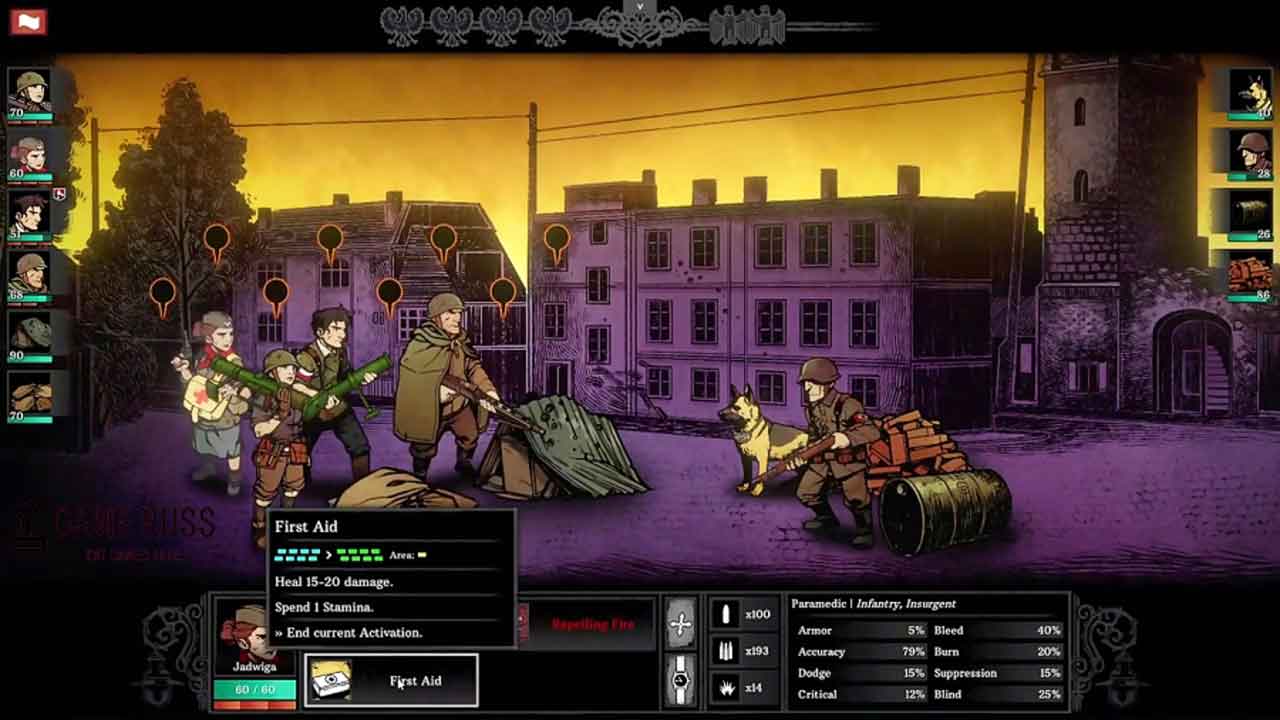Select Jadwiga's portrait in the bottom panel
Screen dimensions: 1280x720
click(x=254, y=637)
